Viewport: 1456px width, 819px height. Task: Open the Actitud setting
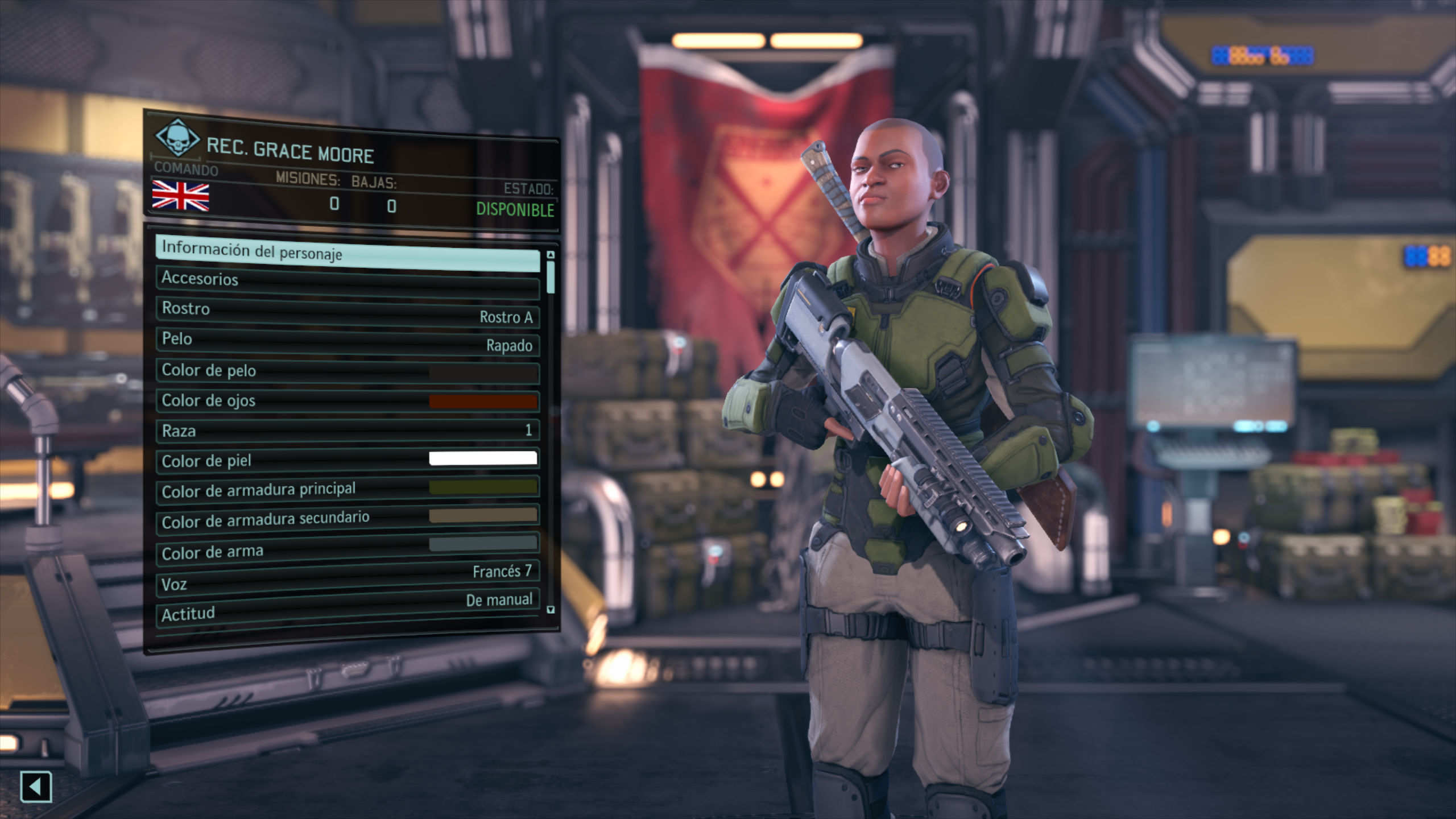(x=347, y=609)
